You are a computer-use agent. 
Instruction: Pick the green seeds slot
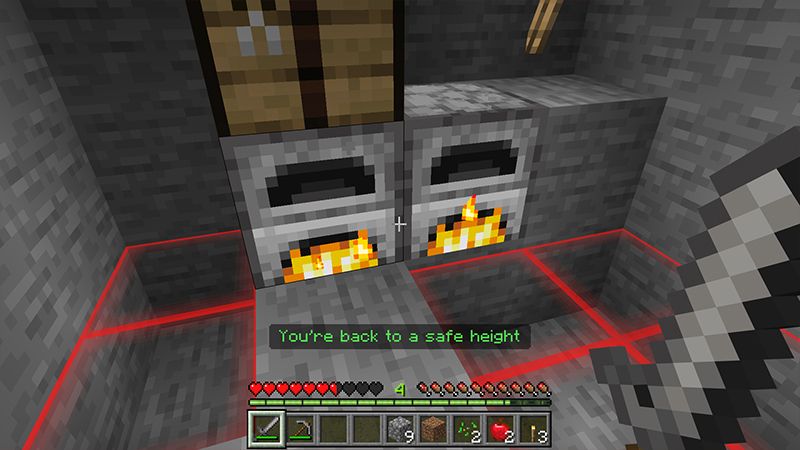point(466,428)
